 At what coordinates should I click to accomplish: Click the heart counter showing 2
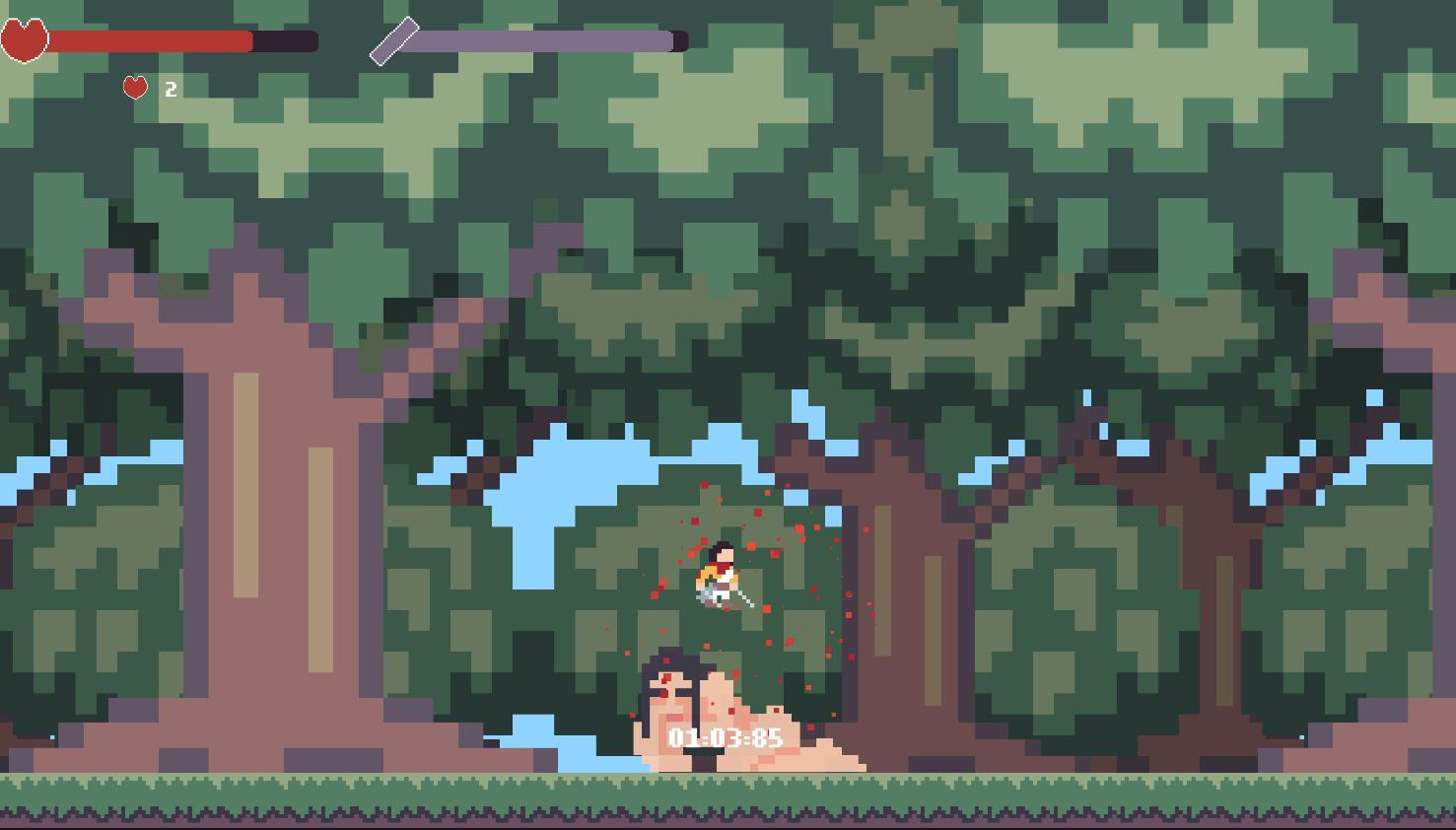point(170,89)
